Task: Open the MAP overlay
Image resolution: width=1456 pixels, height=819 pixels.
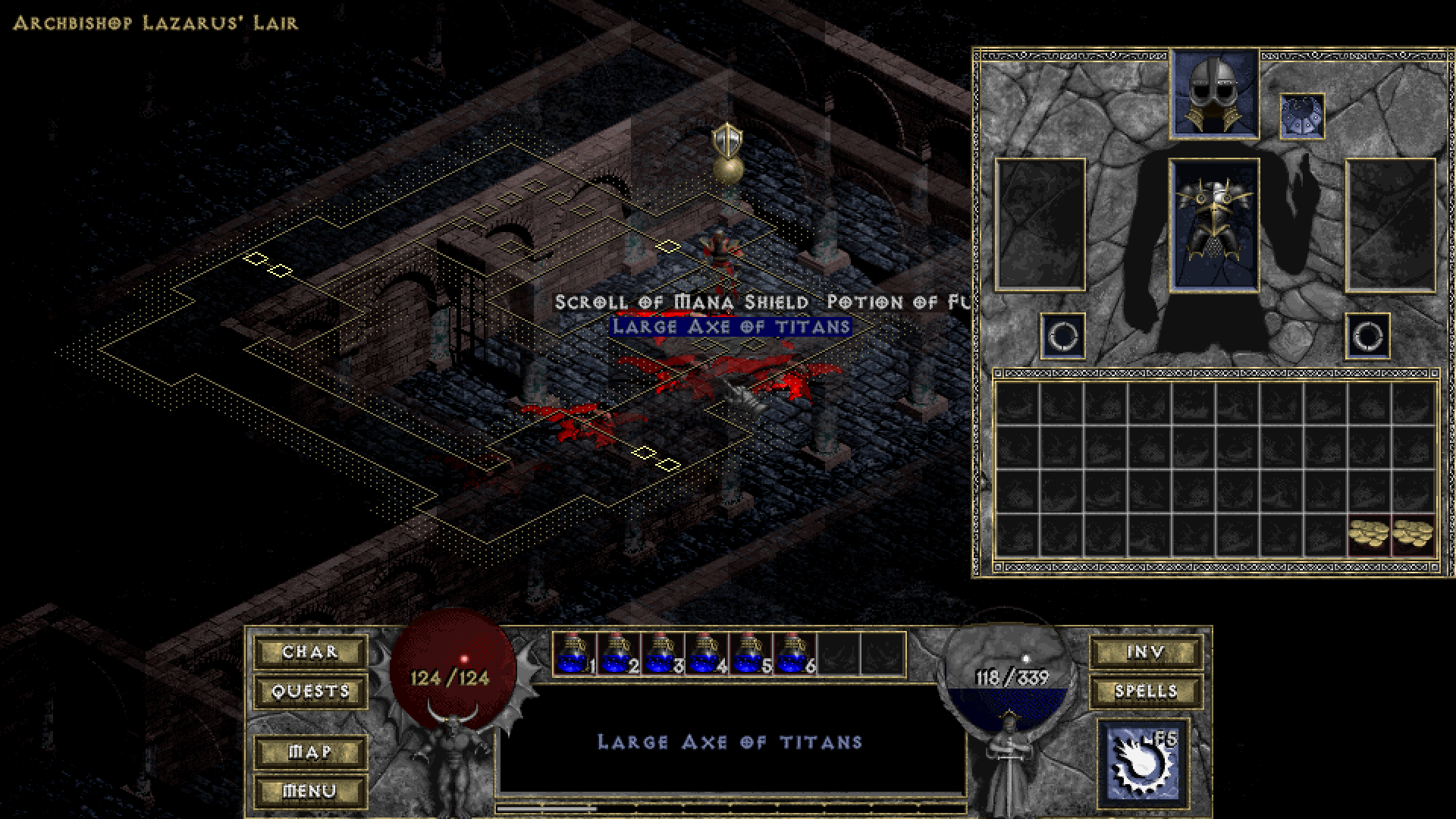Action: [x=309, y=750]
